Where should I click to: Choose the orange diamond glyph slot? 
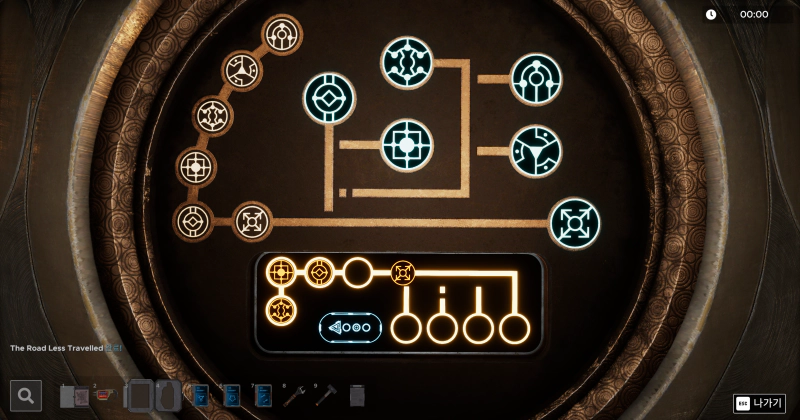tap(319, 271)
